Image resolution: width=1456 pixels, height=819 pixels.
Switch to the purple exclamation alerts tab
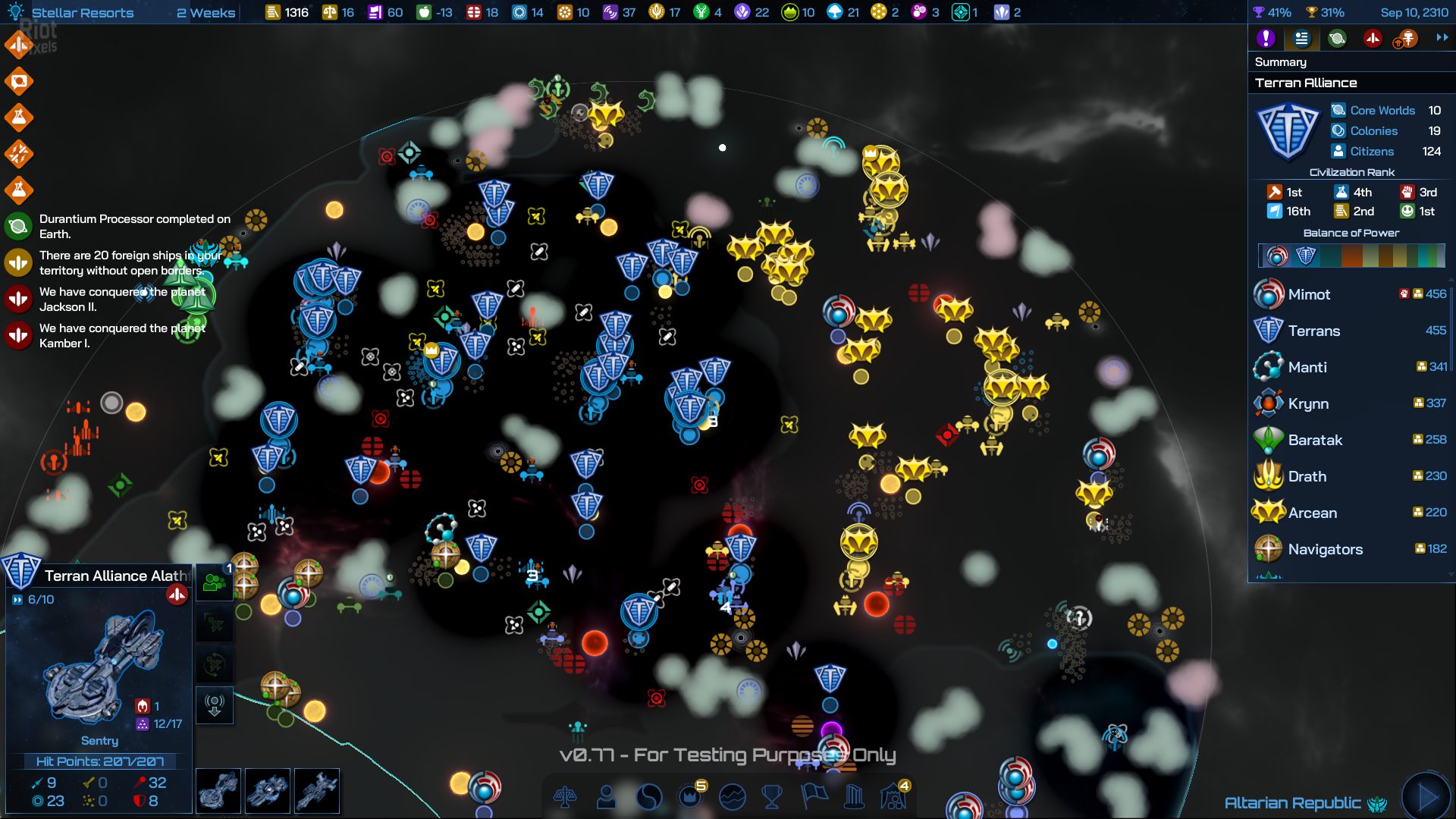[1266, 39]
